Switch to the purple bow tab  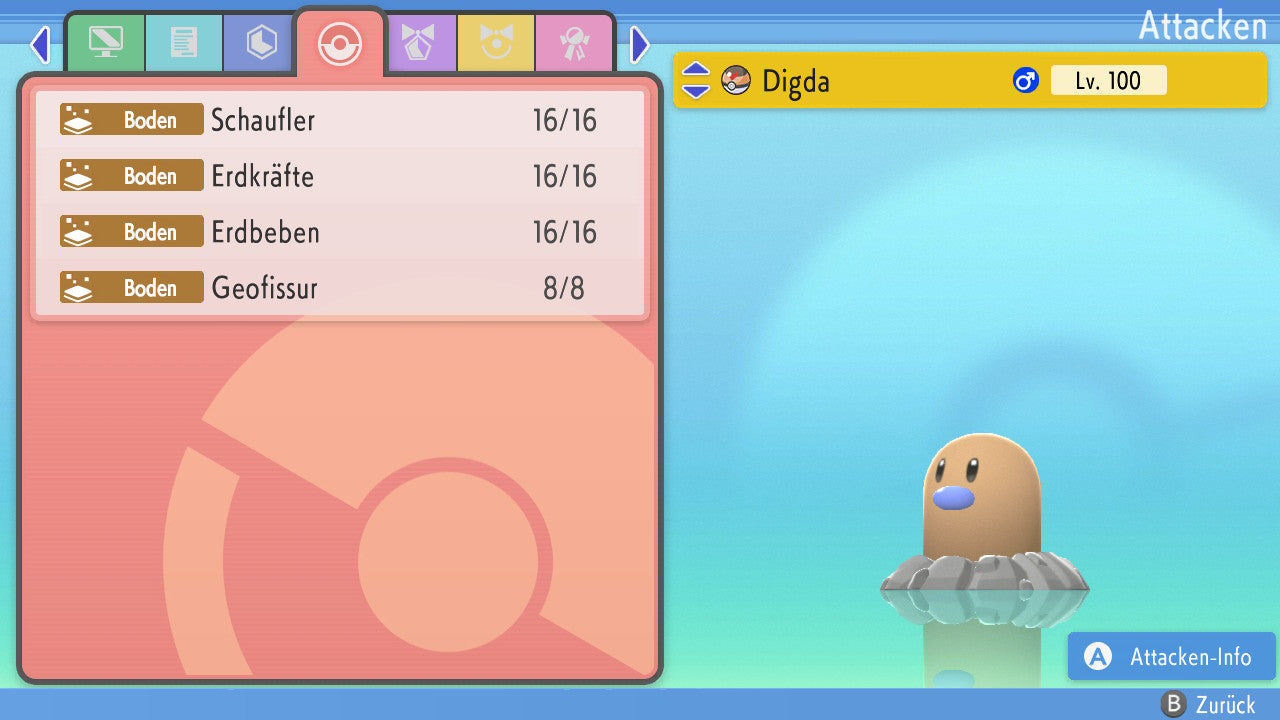(x=418, y=43)
